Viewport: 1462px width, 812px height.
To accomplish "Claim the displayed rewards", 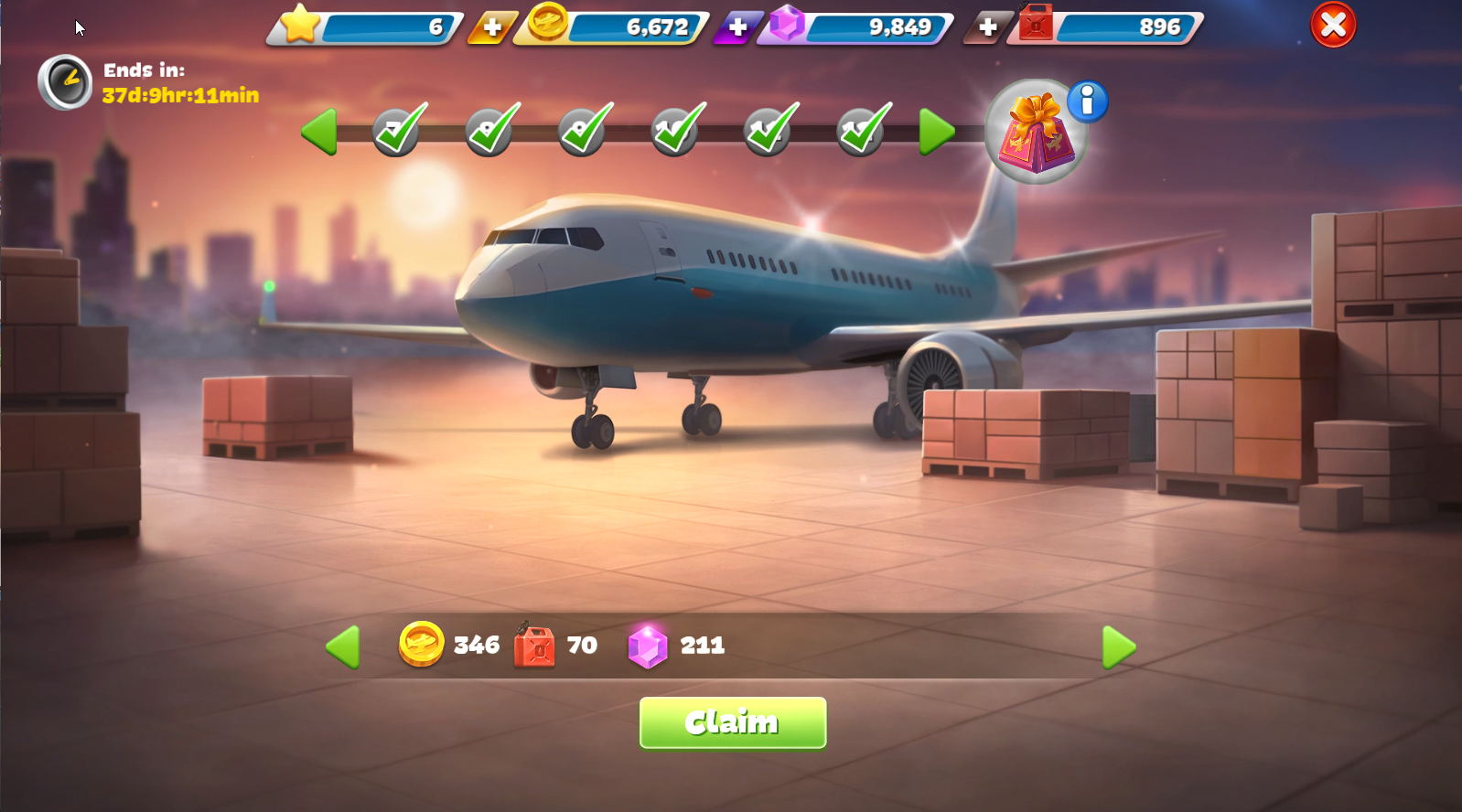I will [x=731, y=722].
